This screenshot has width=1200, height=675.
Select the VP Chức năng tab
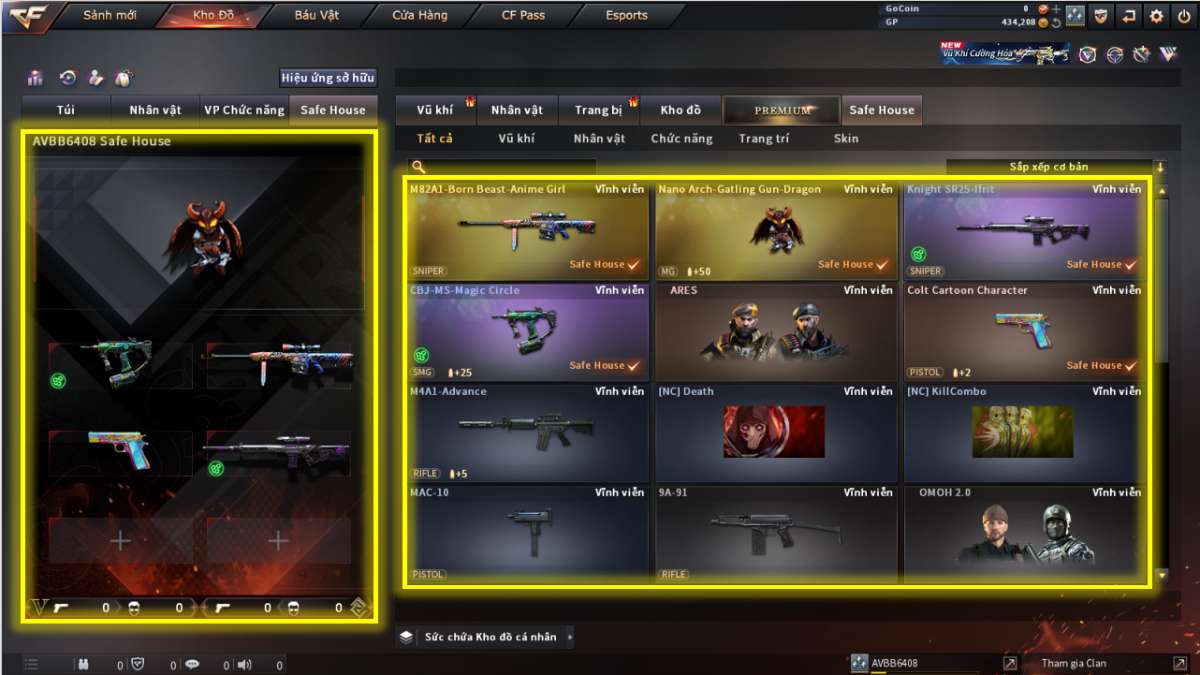point(244,110)
